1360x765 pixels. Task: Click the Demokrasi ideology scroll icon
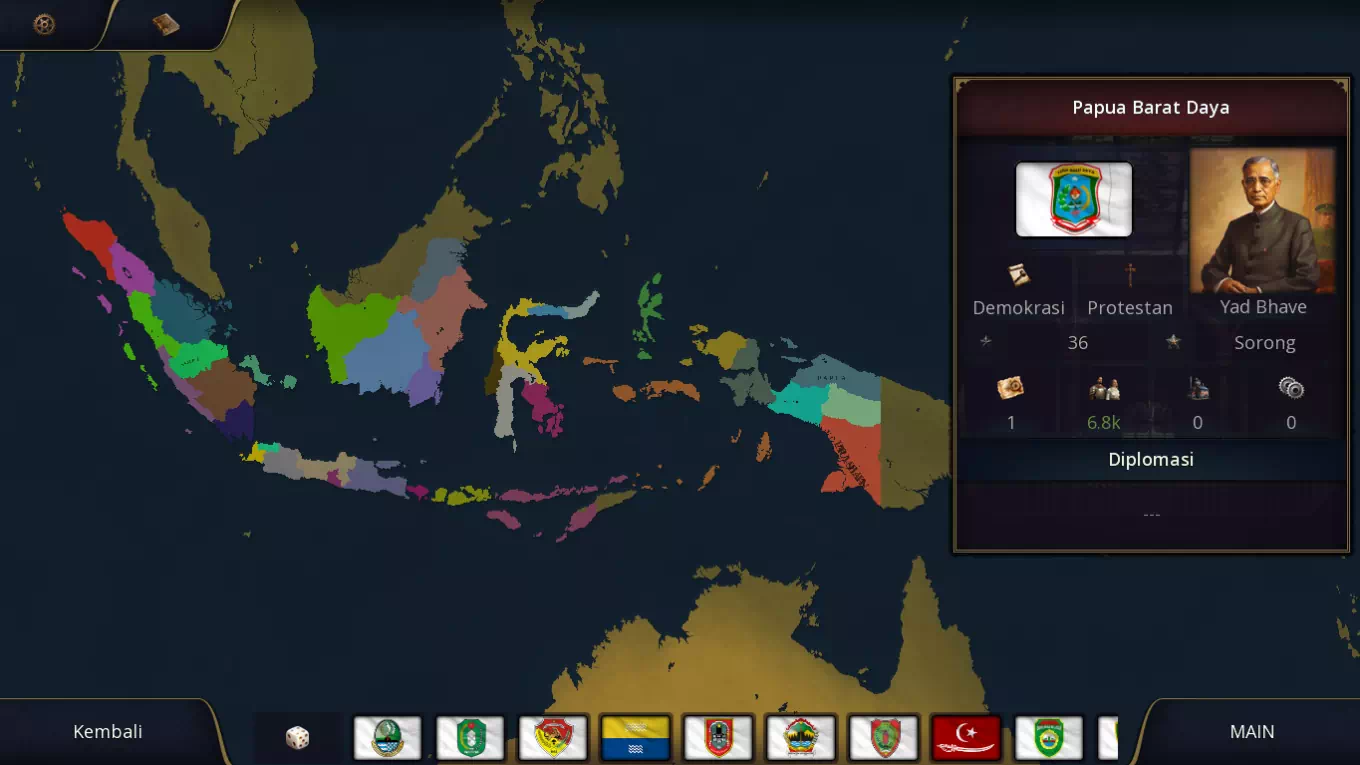click(x=1019, y=277)
